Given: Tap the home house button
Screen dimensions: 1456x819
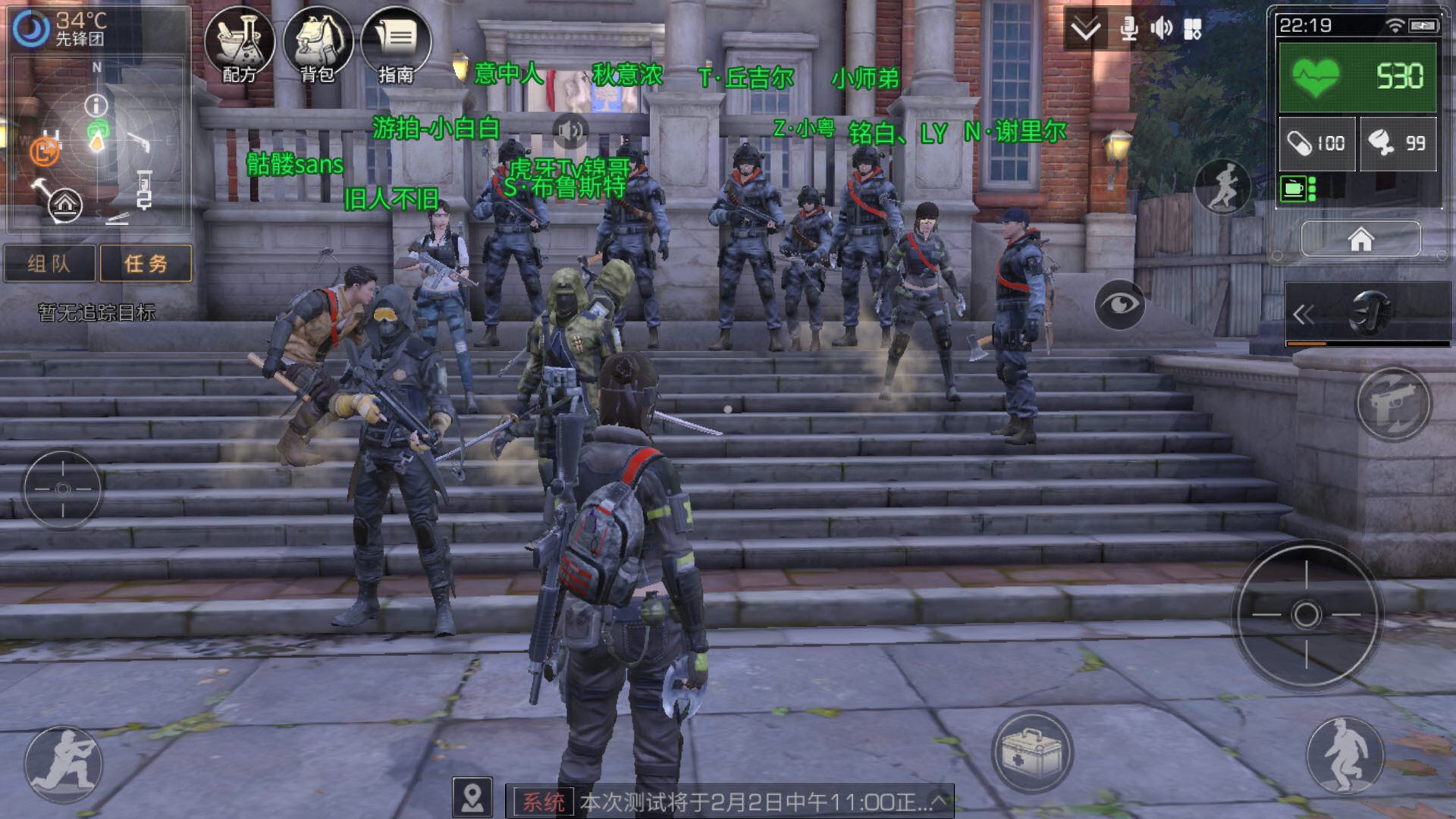Looking at the screenshot, I should click(x=1360, y=240).
